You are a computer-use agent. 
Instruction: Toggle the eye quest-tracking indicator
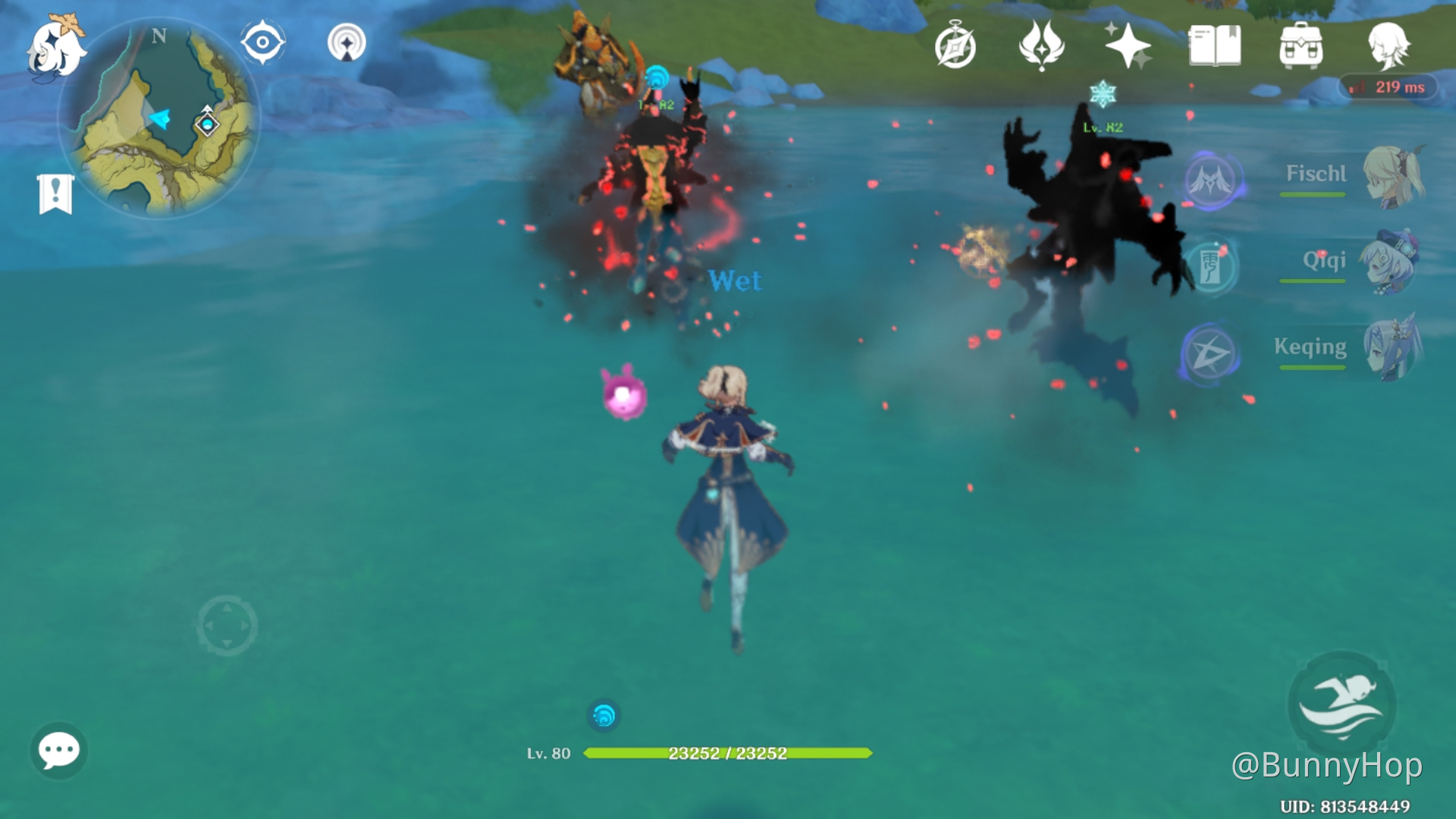click(262, 43)
